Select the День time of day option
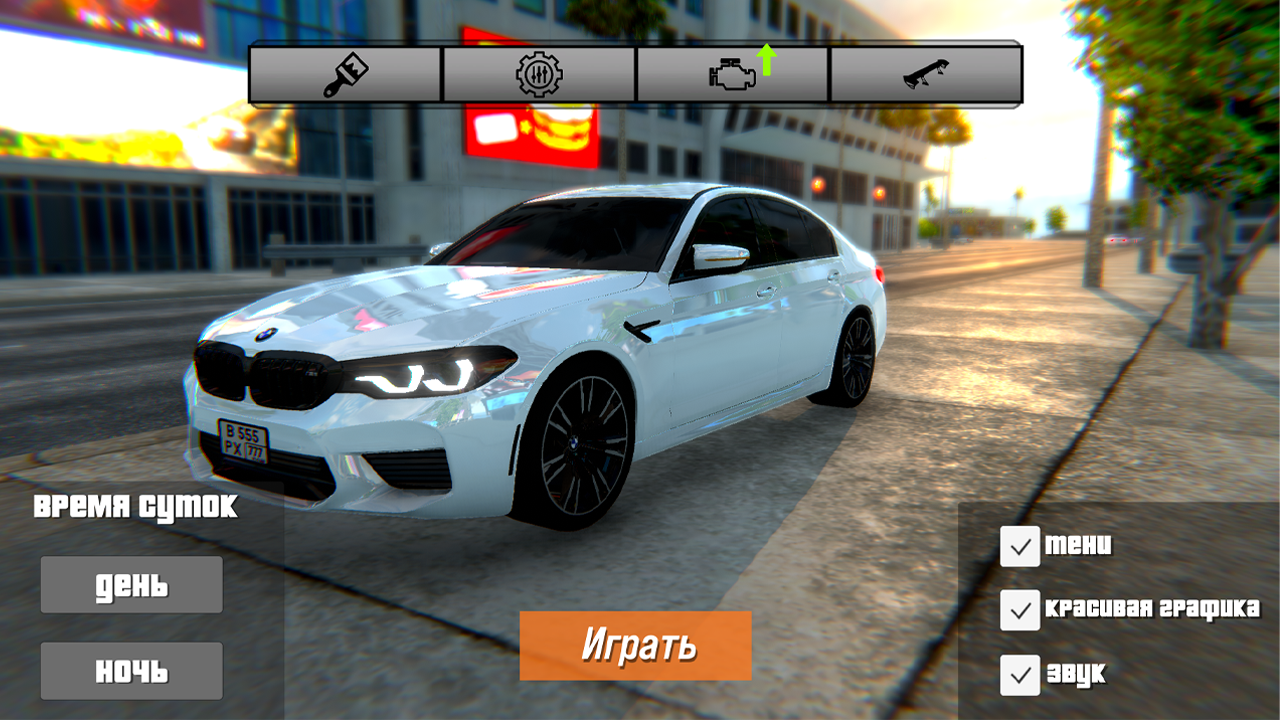 pos(130,584)
